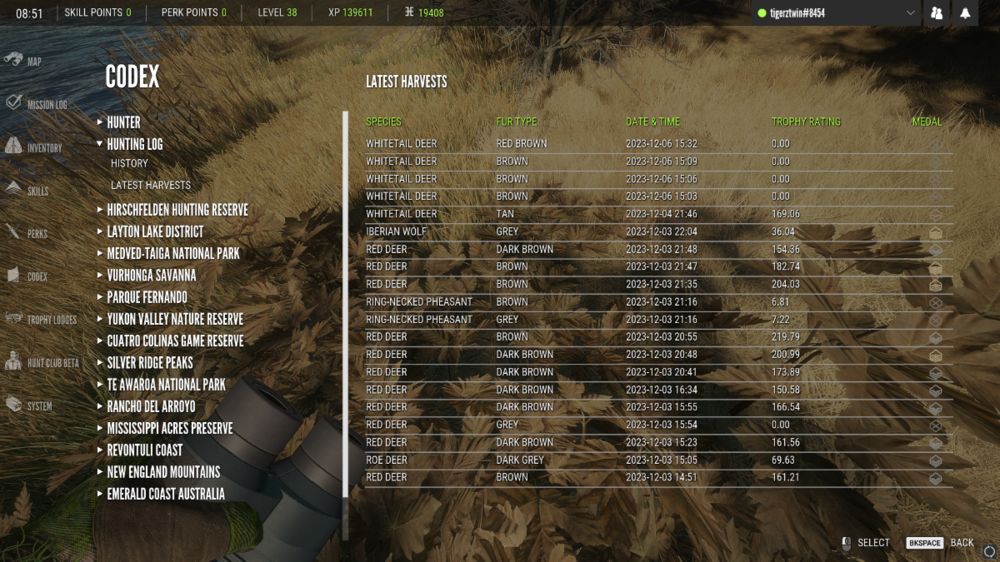The width and height of the screenshot is (1000, 562).
Task: Expand Silver Ridge Peaks entry
Action: point(150,363)
